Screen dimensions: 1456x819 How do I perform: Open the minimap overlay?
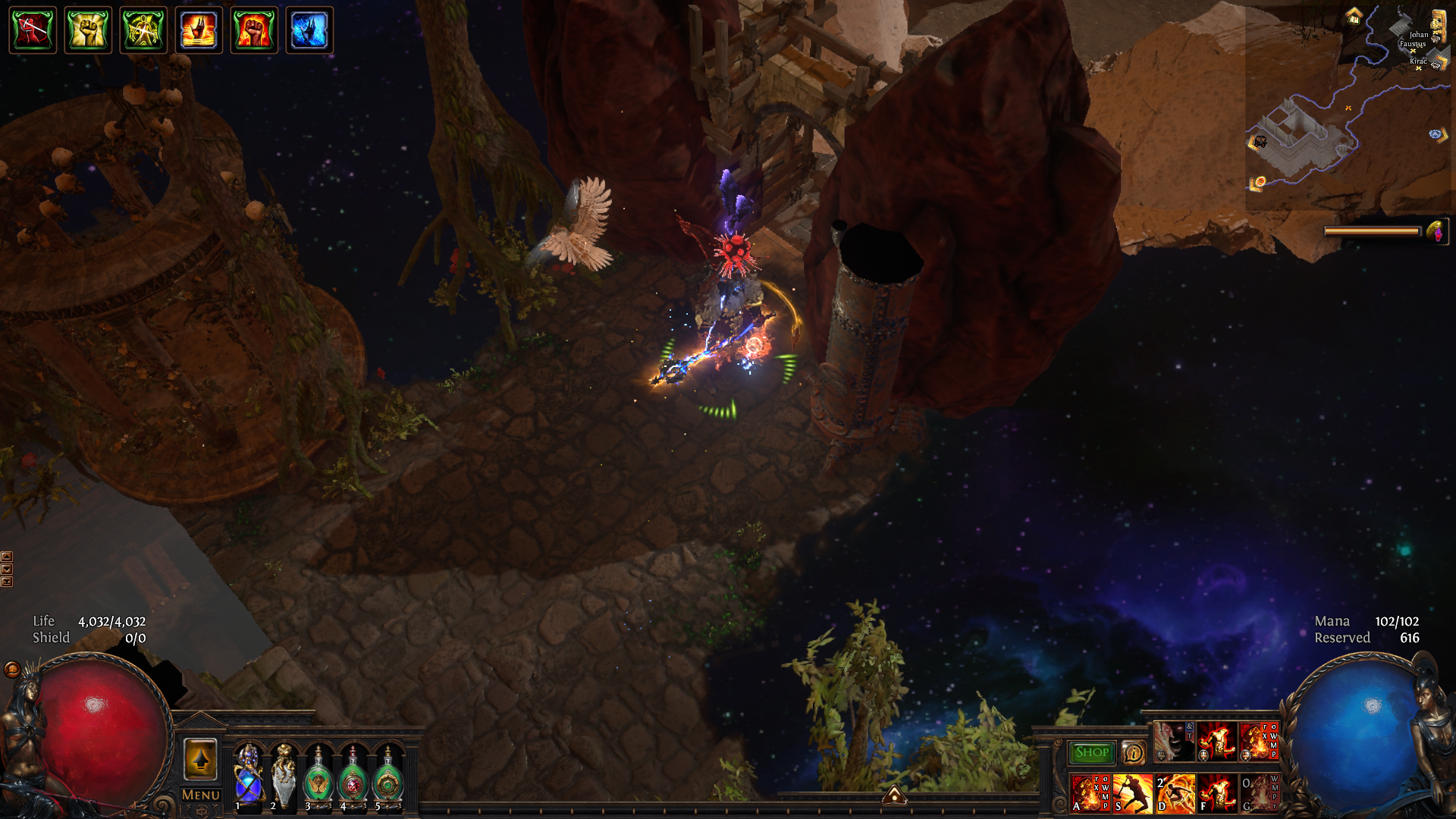(1350, 106)
